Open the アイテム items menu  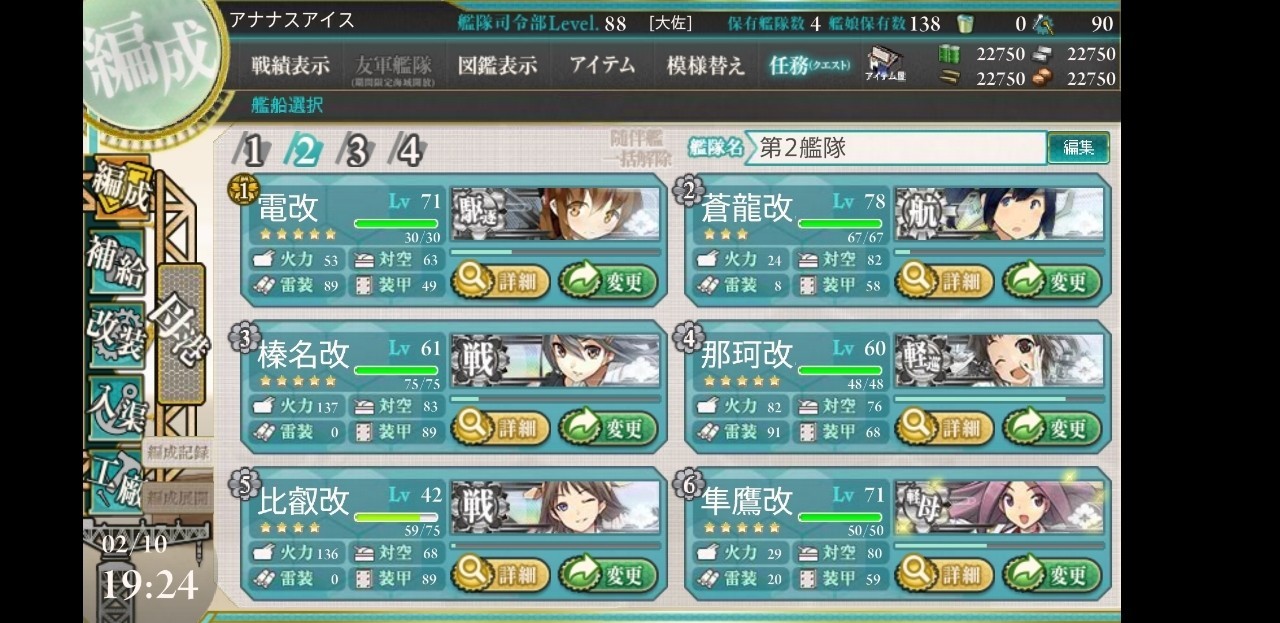pyautogui.click(x=602, y=66)
